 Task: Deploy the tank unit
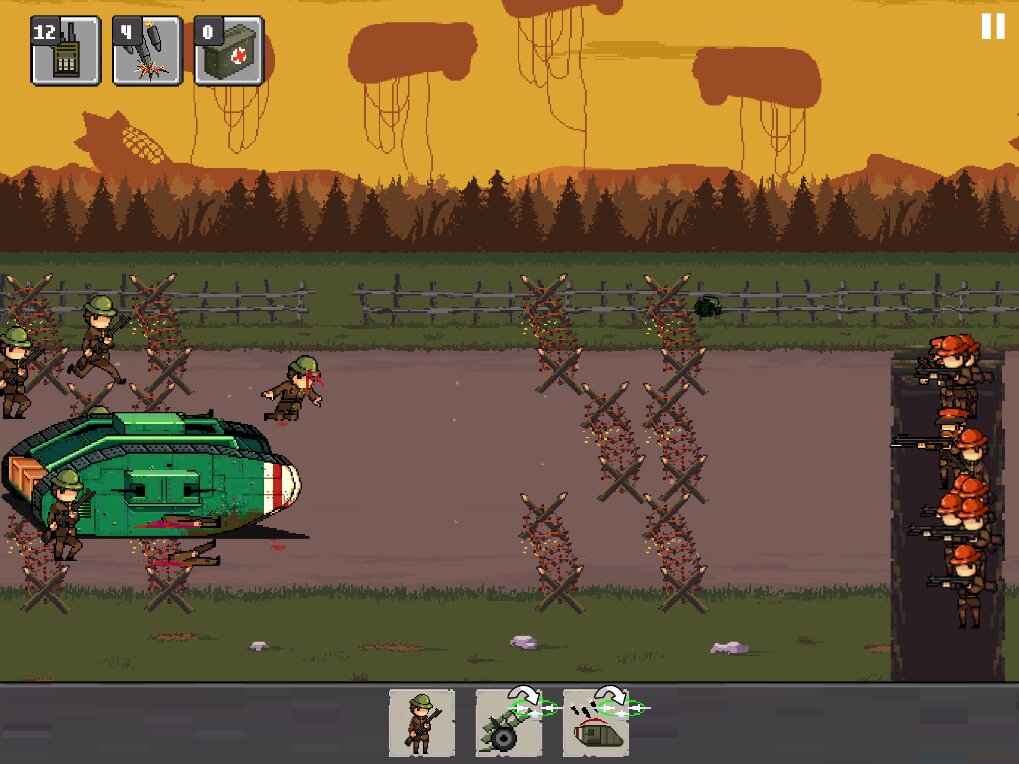click(x=596, y=722)
